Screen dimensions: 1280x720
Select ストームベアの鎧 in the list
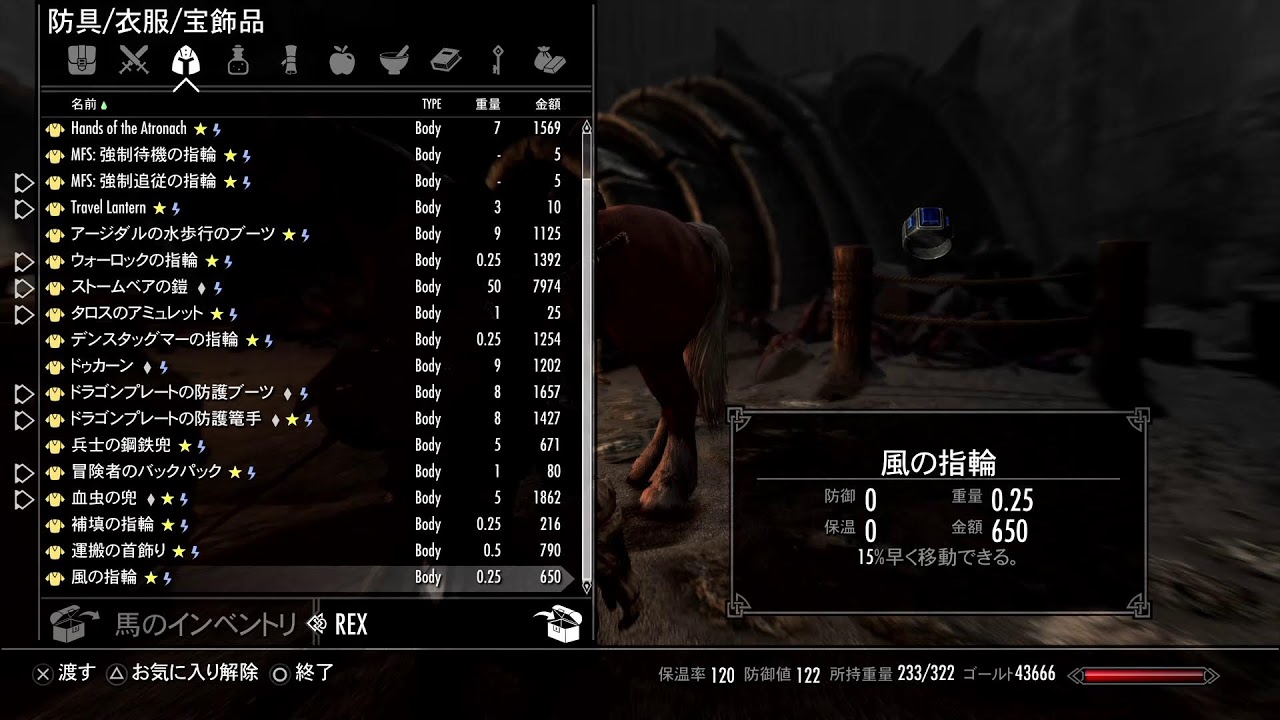129,287
